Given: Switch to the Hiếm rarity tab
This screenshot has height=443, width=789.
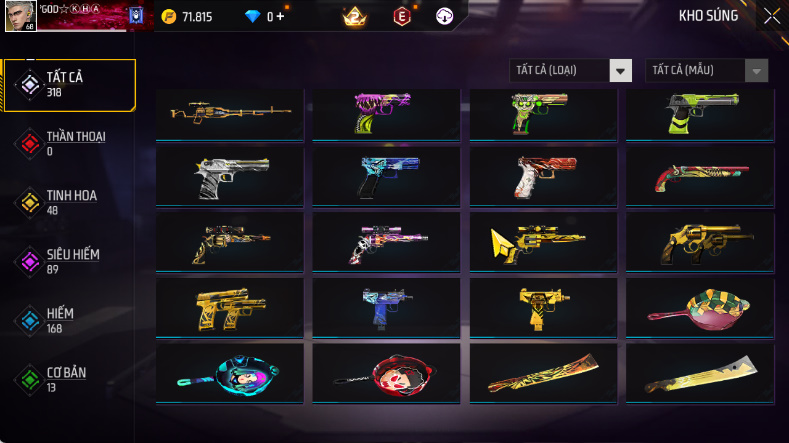Looking at the screenshot, I should click(x=70, y=320).
